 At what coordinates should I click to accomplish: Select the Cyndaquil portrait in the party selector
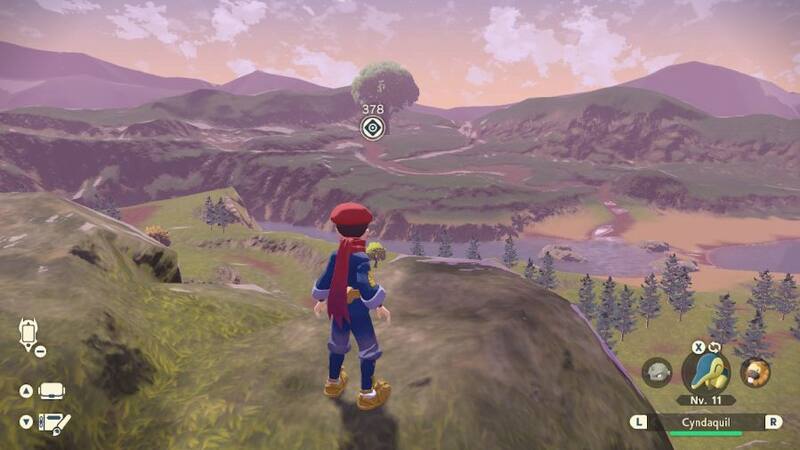pyautogui.click(x=706, y=370)
